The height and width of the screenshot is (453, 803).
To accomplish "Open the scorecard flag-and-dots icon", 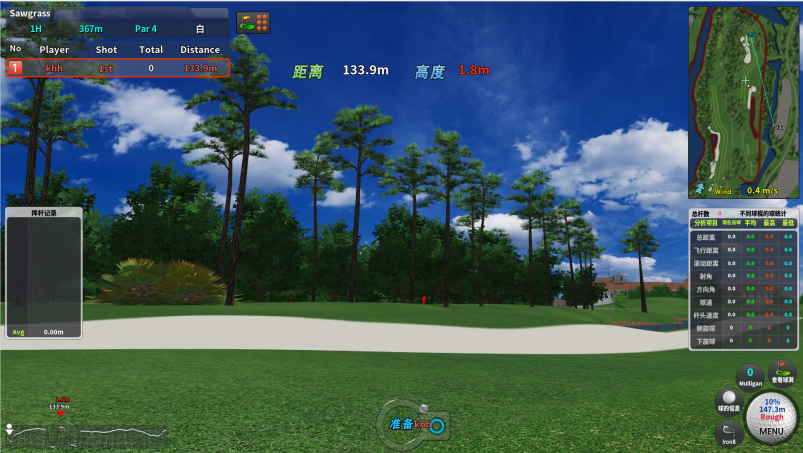I will coord(253,22).
